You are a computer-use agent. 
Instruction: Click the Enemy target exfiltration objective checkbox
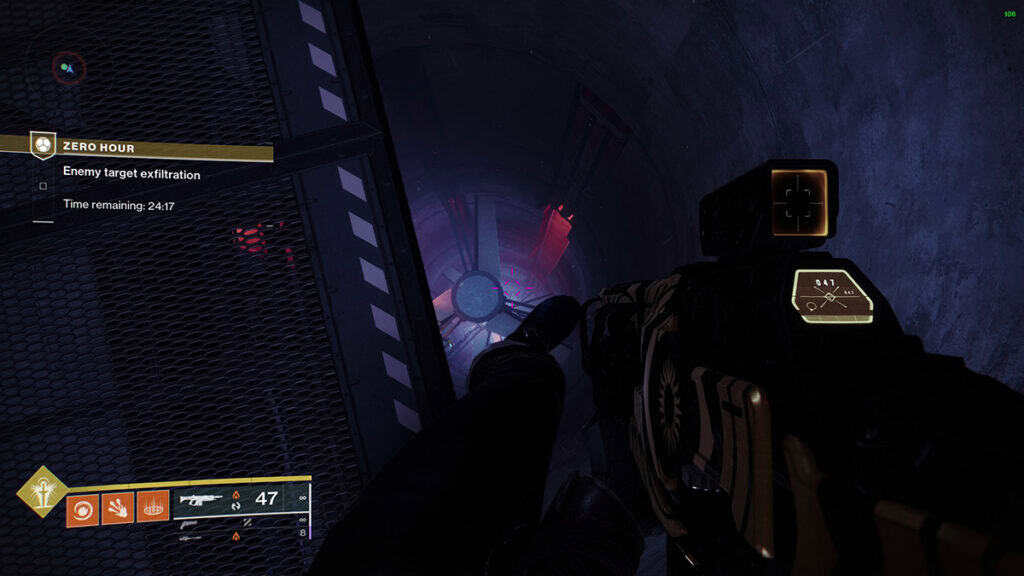[42, 185]
